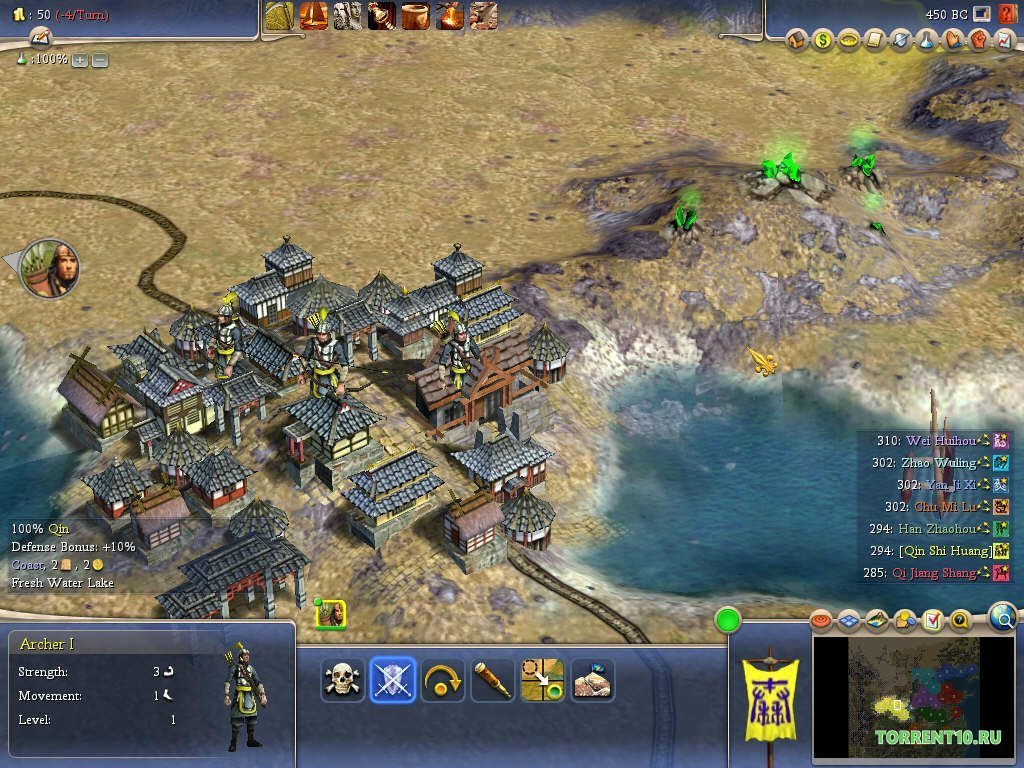Viewport: 1024px width, 768px height.
Task: Fortify the archer with crossed swords button
Action: (x=392, y=680)
